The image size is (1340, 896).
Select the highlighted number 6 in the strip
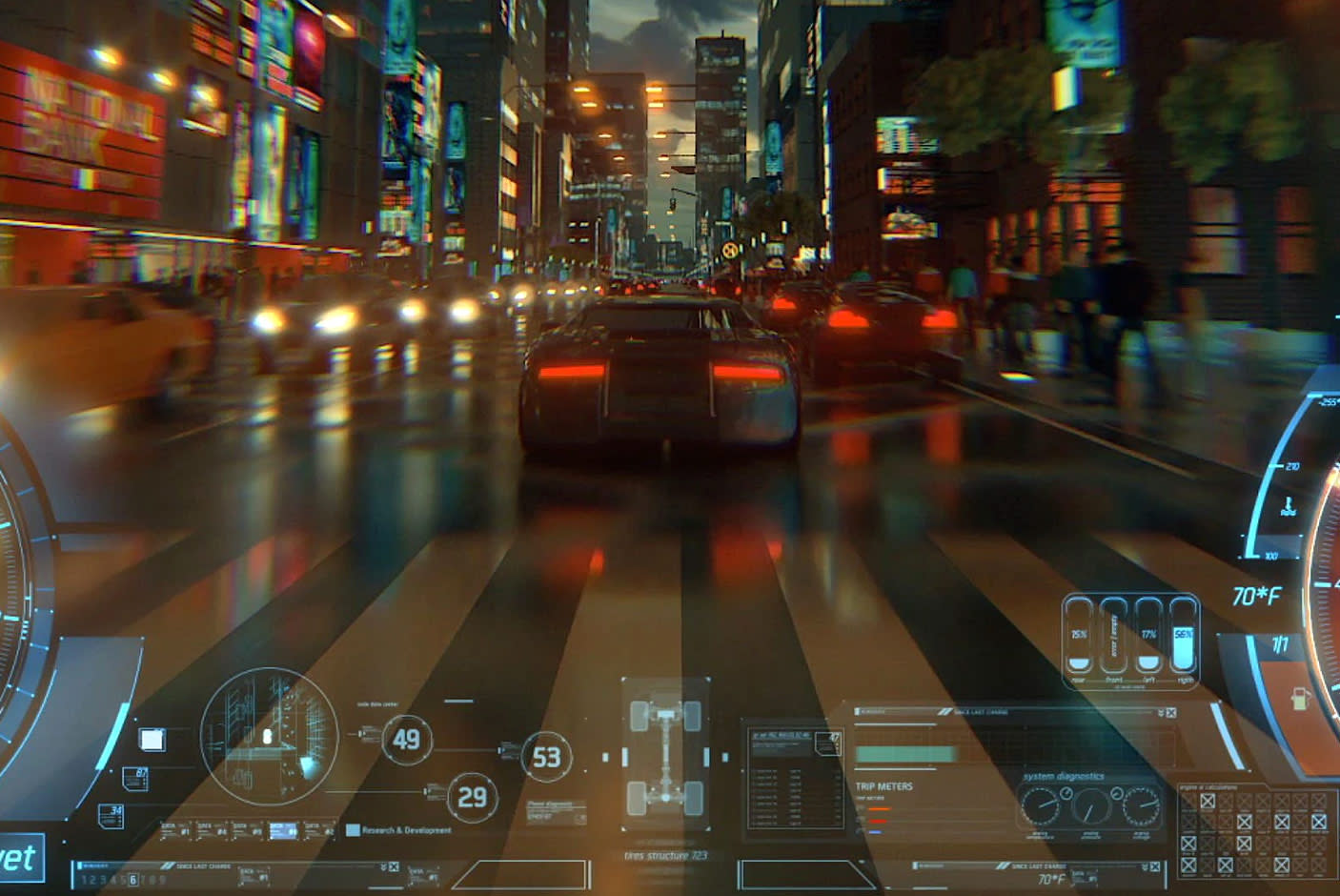[x=132, y=880]
